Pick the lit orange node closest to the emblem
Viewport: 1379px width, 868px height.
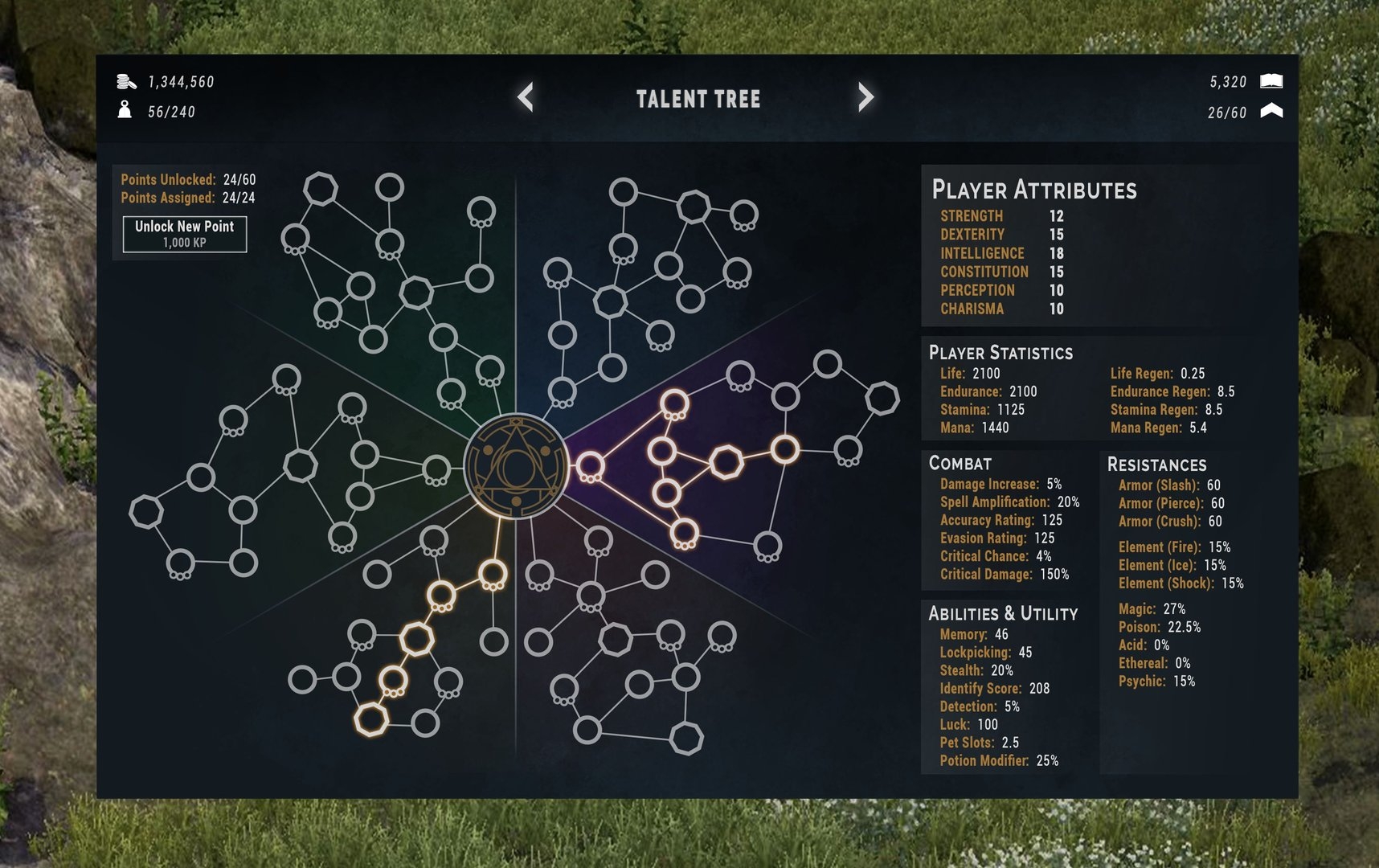(493, 574)
